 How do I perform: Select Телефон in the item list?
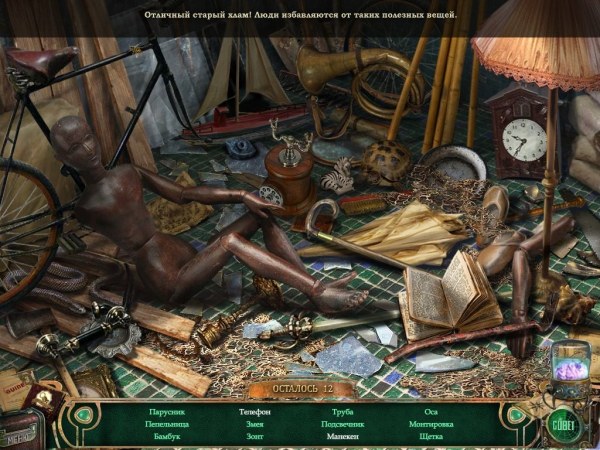point(255,411)
